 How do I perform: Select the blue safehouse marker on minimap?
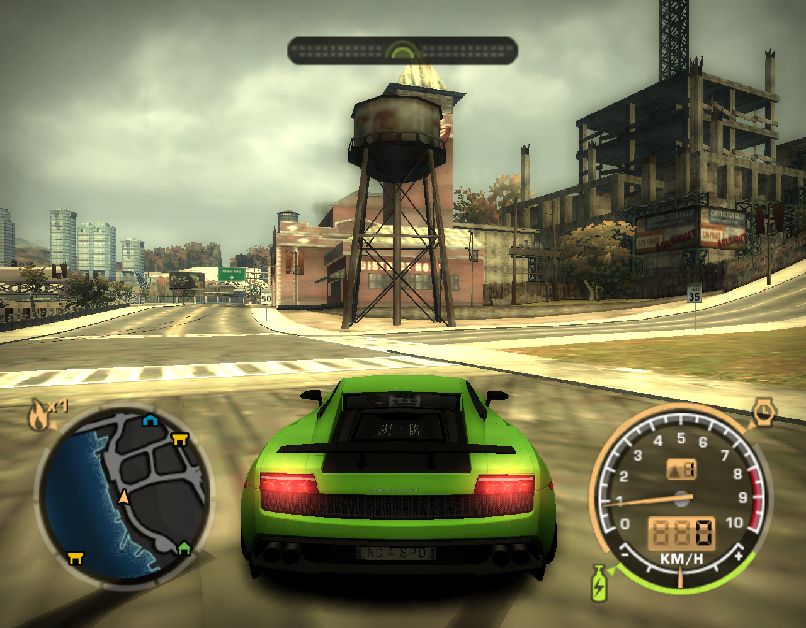coord(150,421)
